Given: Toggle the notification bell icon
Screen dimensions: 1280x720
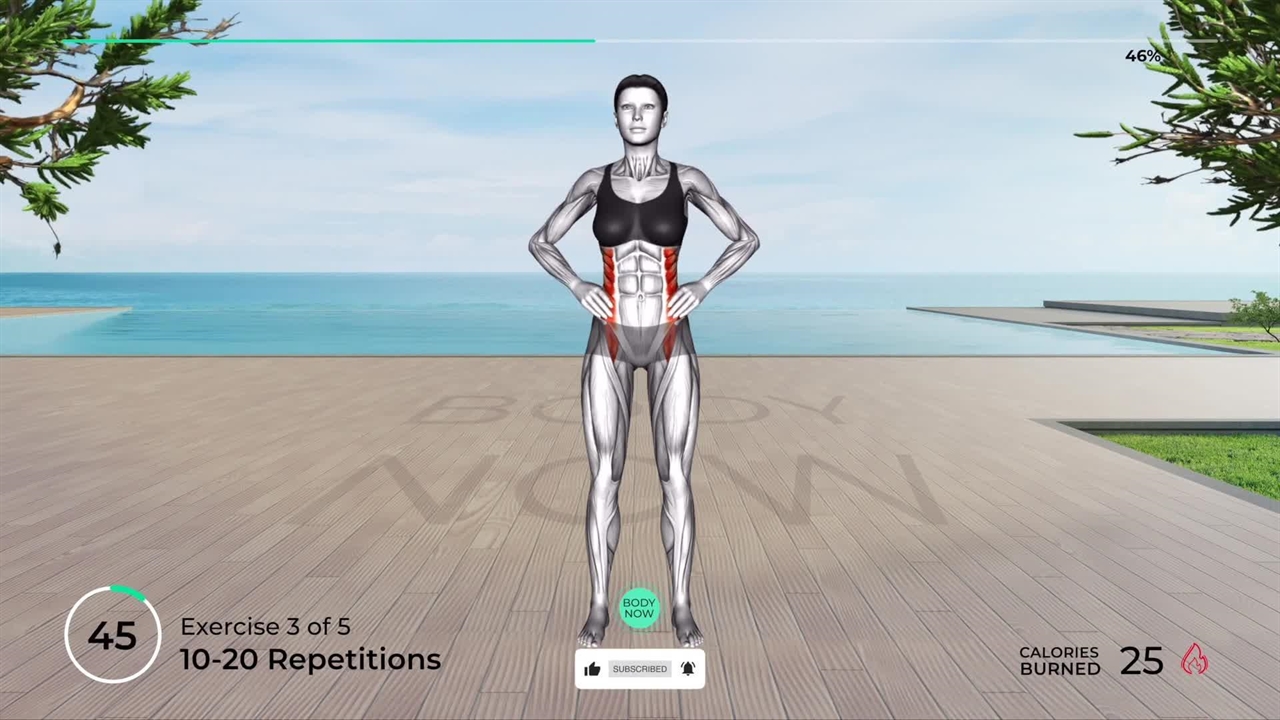Looking at the screenshot, I should click(x=687, y=669).
